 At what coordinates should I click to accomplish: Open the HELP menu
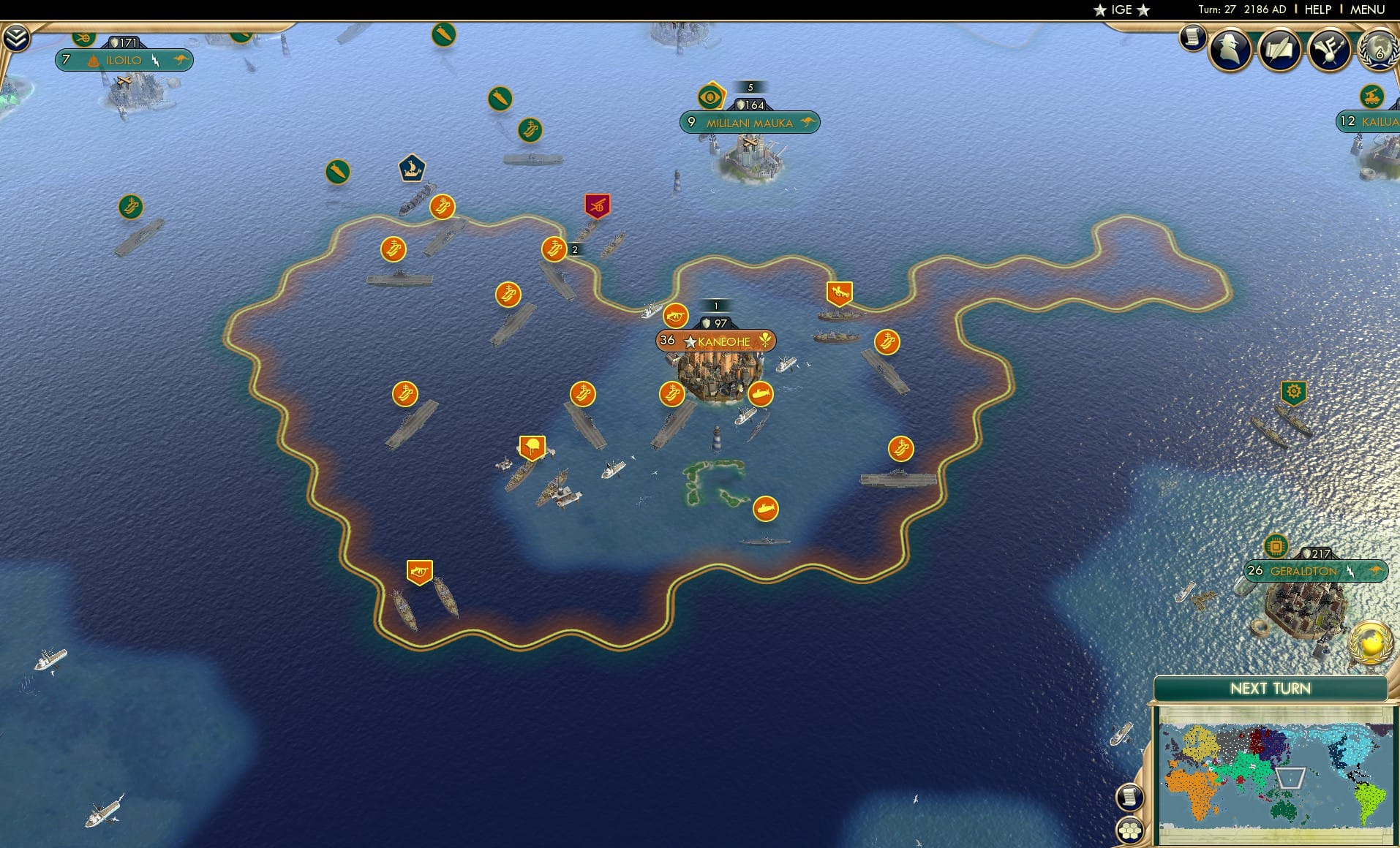click(1317, 10)
